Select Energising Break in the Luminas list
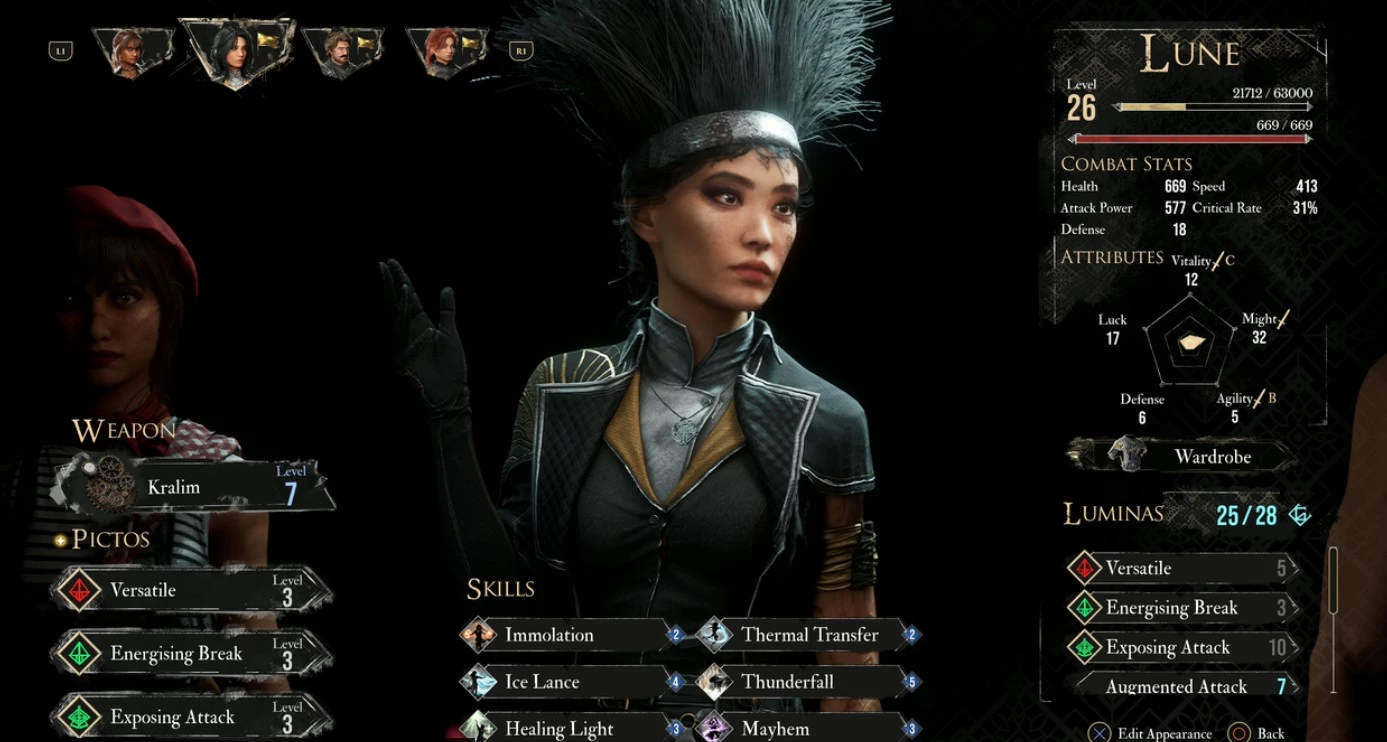Screen dimensions: 1387x742 click(1182, 608)
